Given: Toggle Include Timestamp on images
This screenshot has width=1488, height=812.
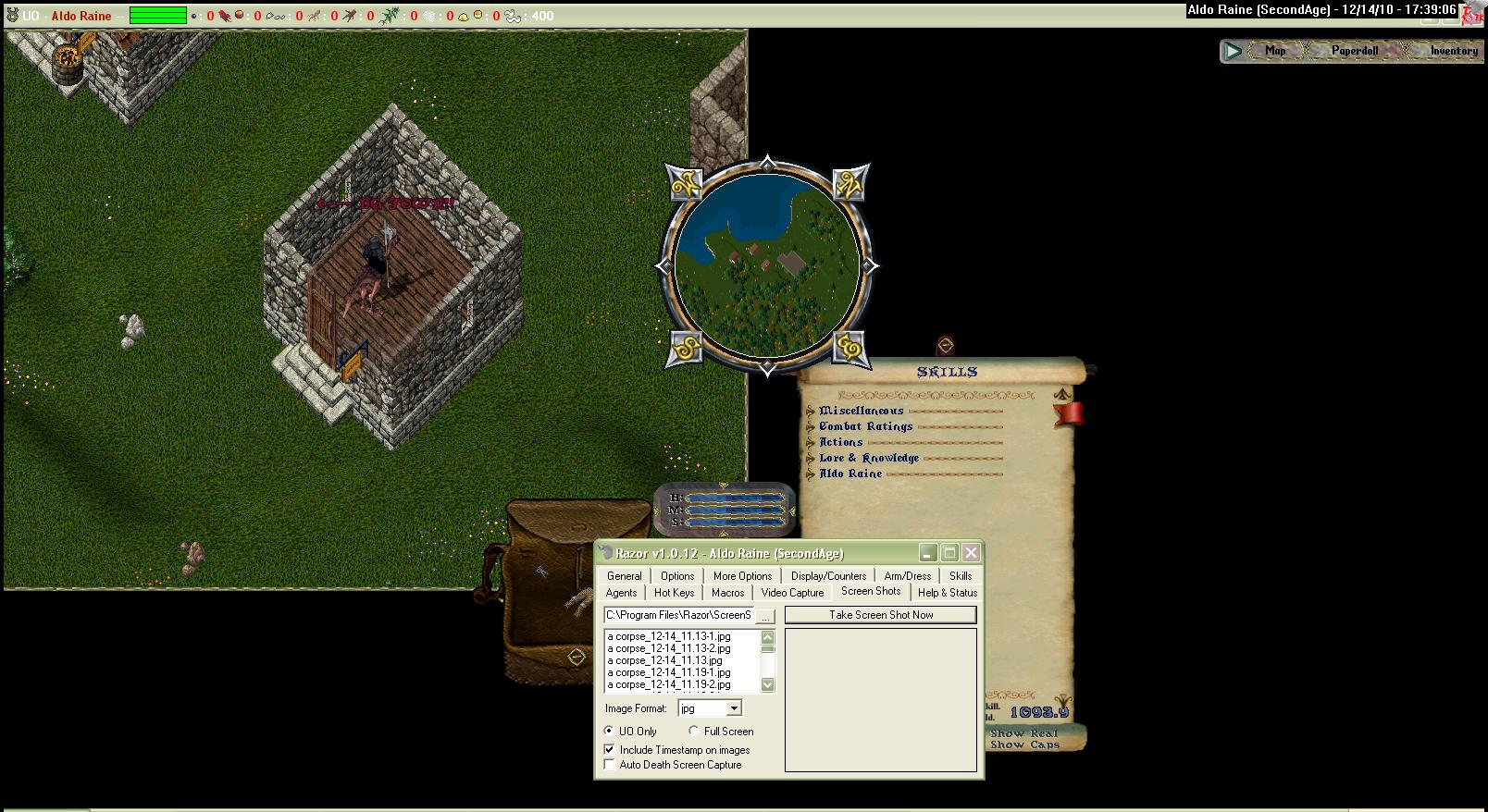Looking at the screenshot, I should pos(609,750).
